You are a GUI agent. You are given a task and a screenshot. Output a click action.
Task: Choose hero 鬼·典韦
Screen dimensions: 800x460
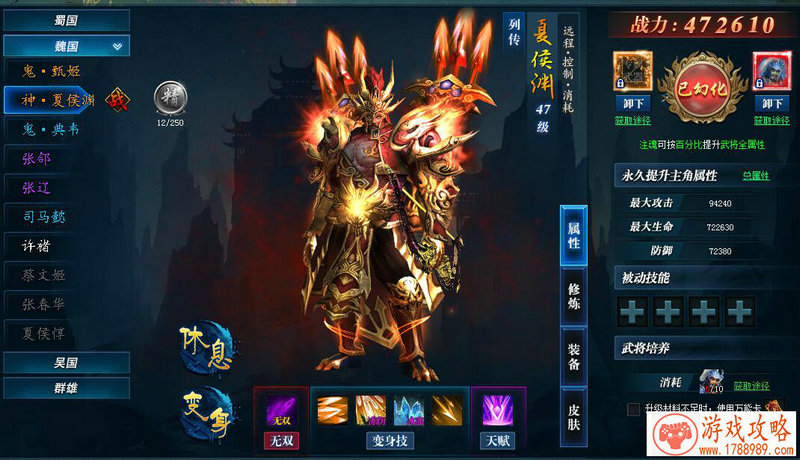click(52, 129)
